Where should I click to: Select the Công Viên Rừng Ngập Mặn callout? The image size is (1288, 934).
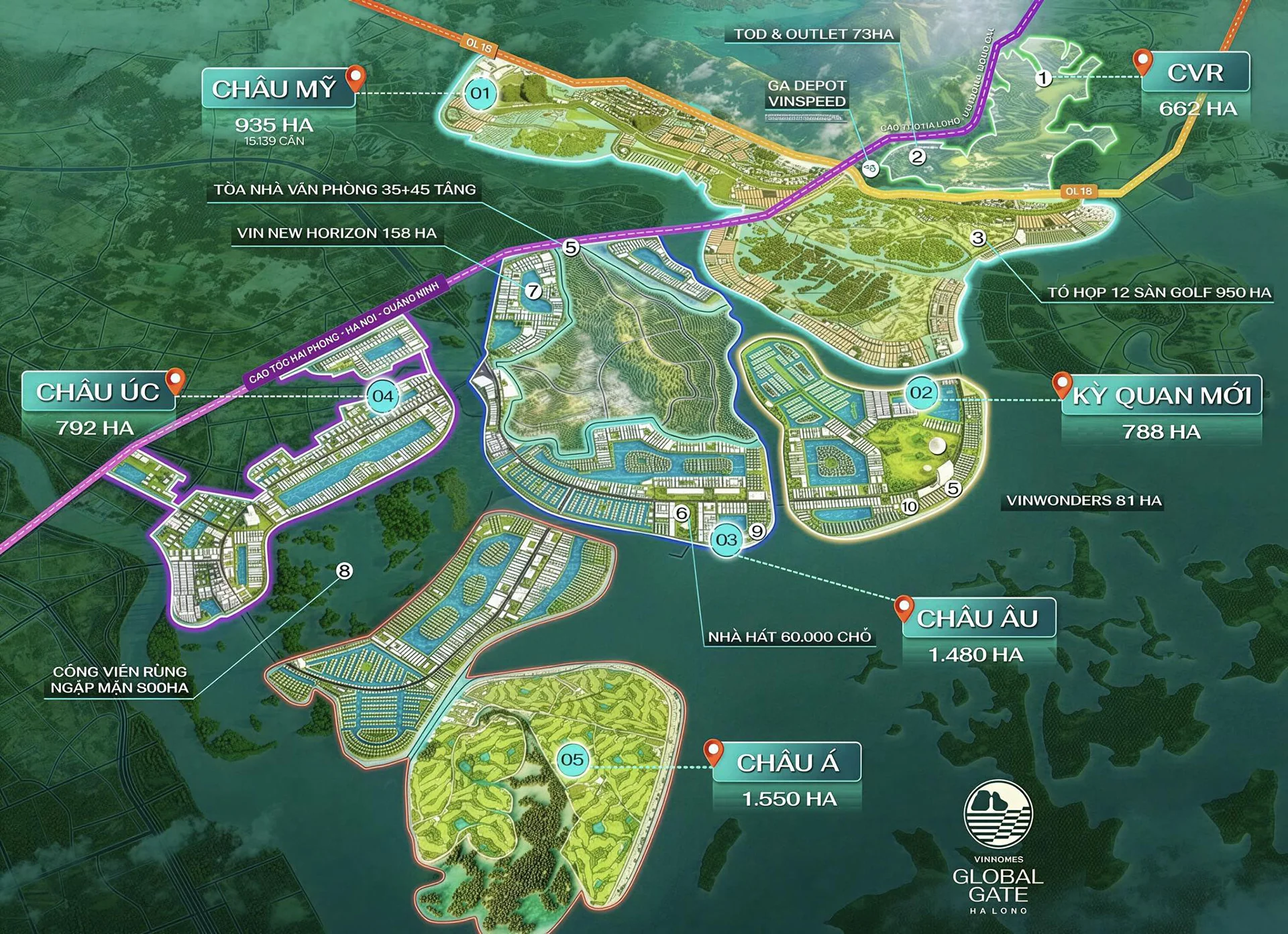click(x=120, y=679)
